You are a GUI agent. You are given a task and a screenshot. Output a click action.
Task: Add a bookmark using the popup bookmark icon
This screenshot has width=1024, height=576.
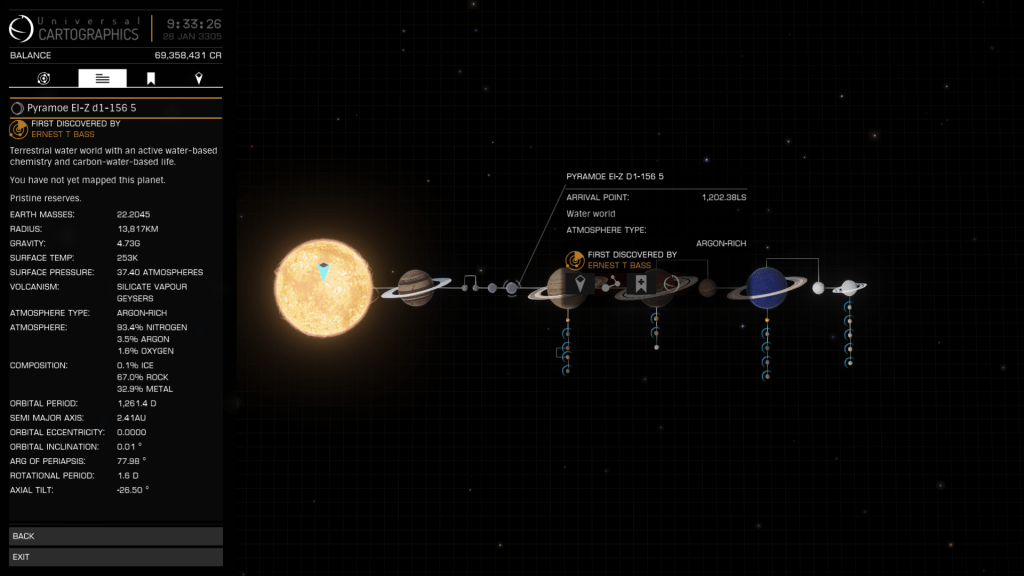click(641, 285)
